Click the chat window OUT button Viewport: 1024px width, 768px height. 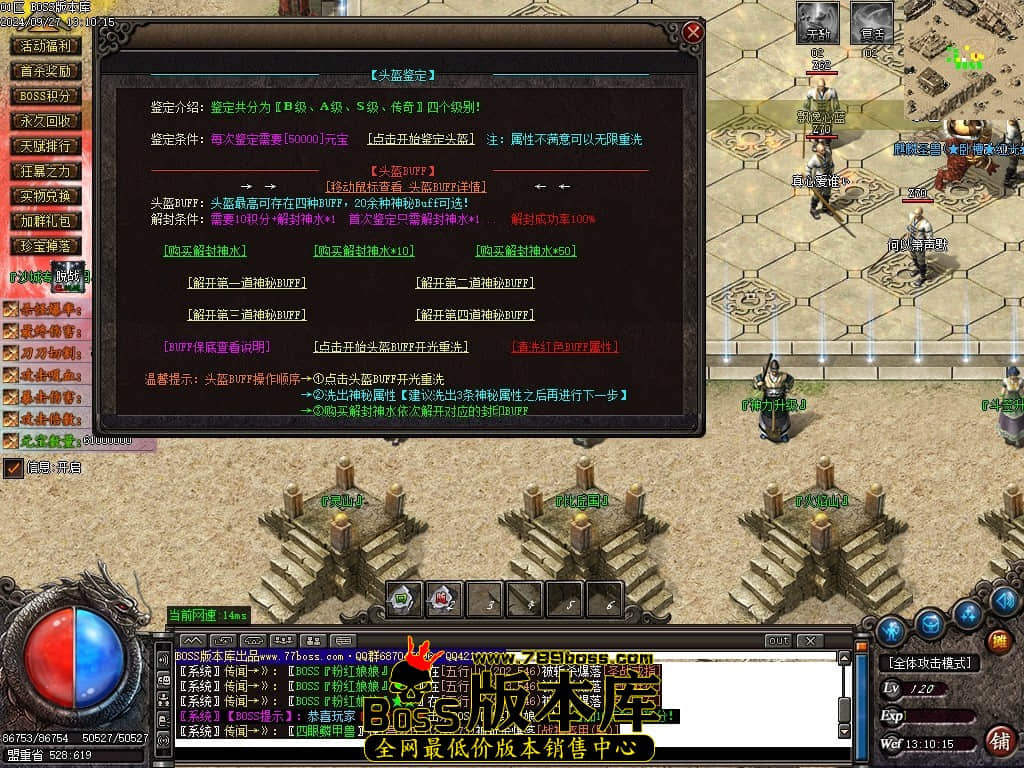point(777,640)
